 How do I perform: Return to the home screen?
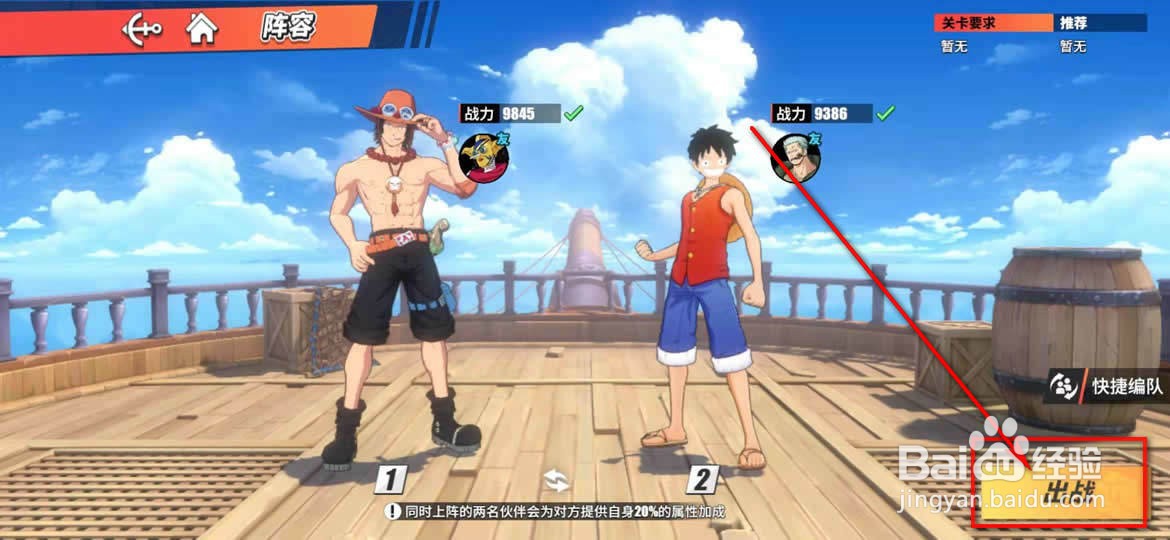[x=202, y=29]
